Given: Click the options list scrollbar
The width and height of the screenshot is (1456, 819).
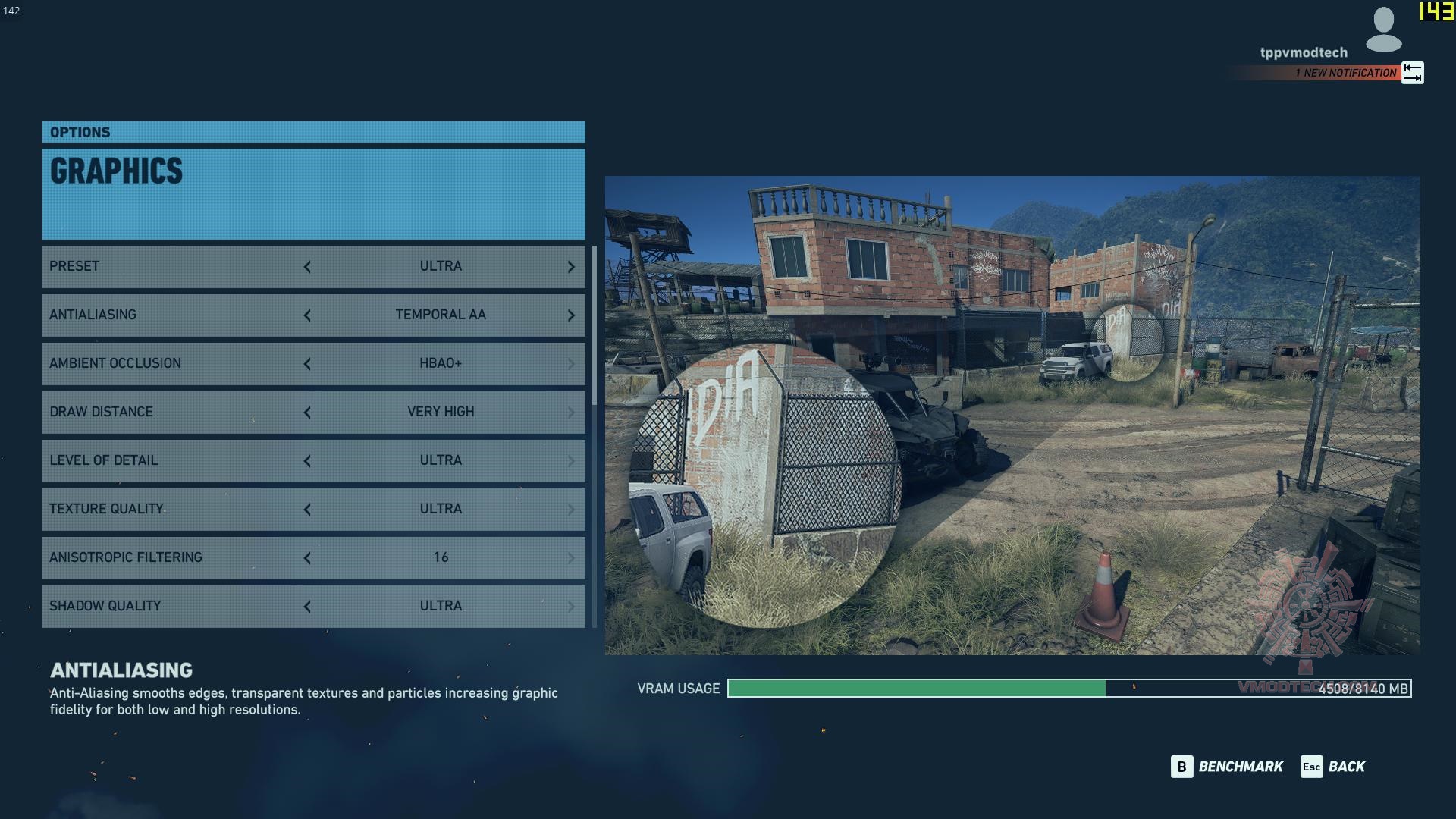Looking at the screenshot, I should [x=594, y=326].
